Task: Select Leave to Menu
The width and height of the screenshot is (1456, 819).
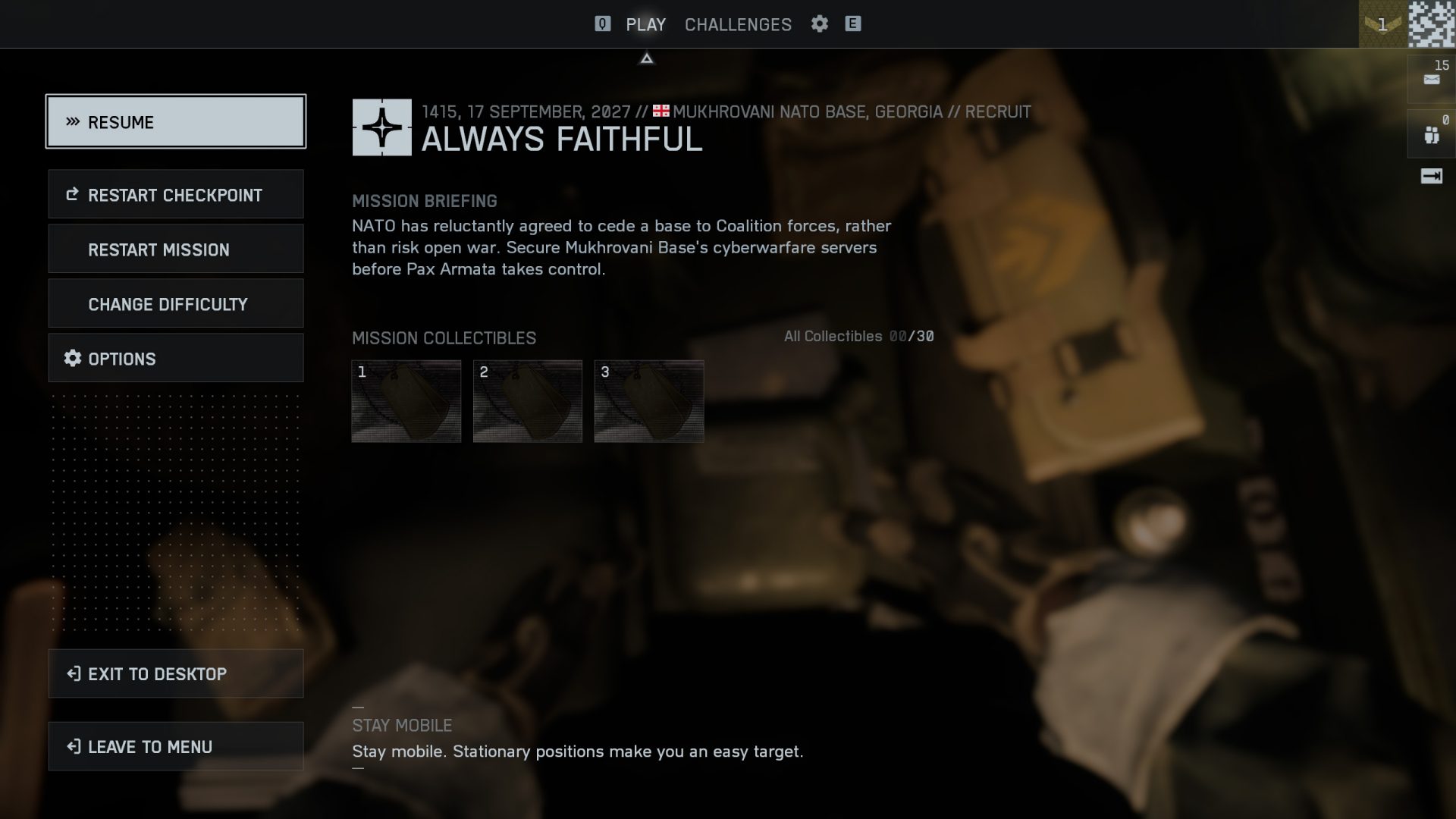Action: click(176, 746)
